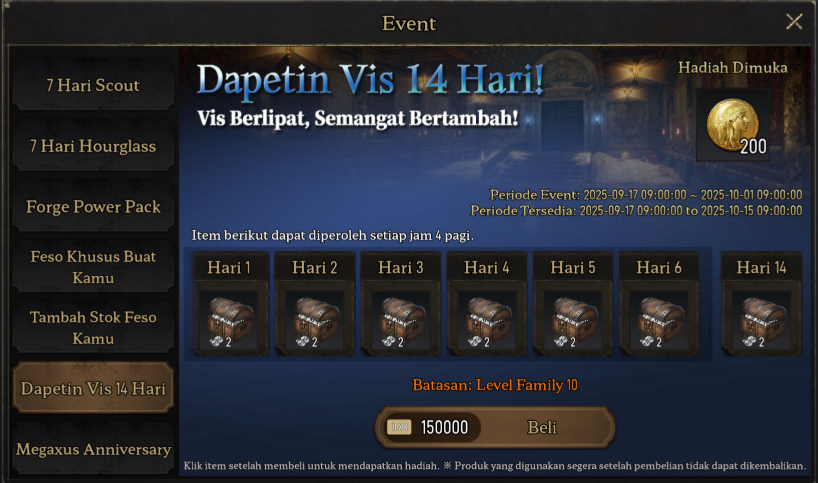Open the 7 Hari Scout event
The width and height of the screenshot is (818, 483).
[x=92, y=86]
